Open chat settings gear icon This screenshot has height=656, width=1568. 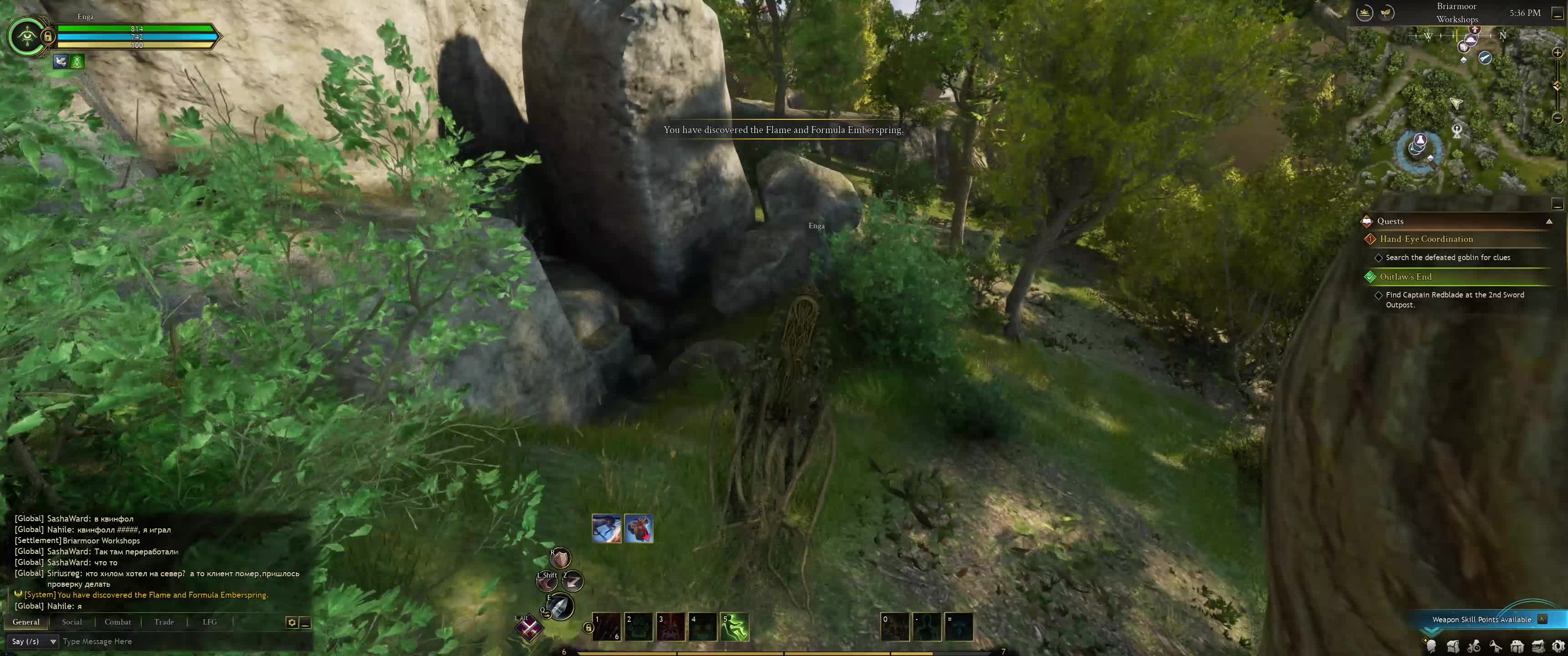click(x=292, y=623)
